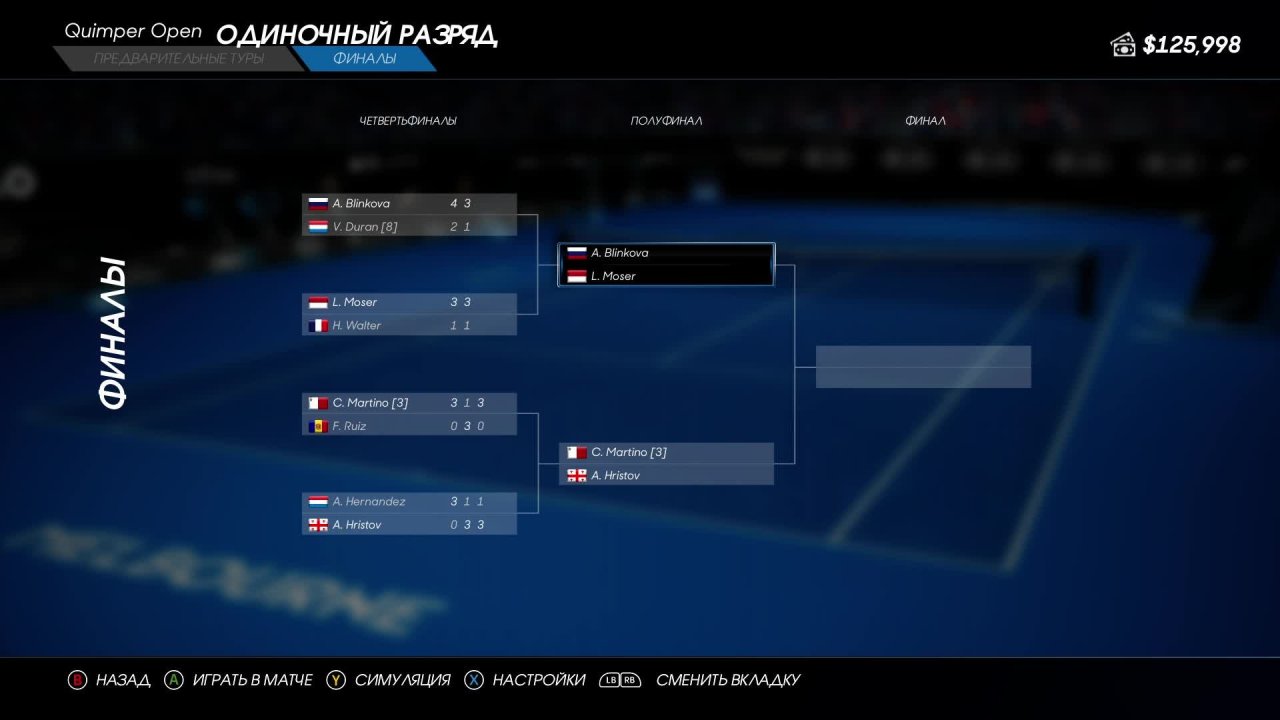Select the ФИНАЛЫ tab
1280x720 pixels.
(x=368, y=58)
